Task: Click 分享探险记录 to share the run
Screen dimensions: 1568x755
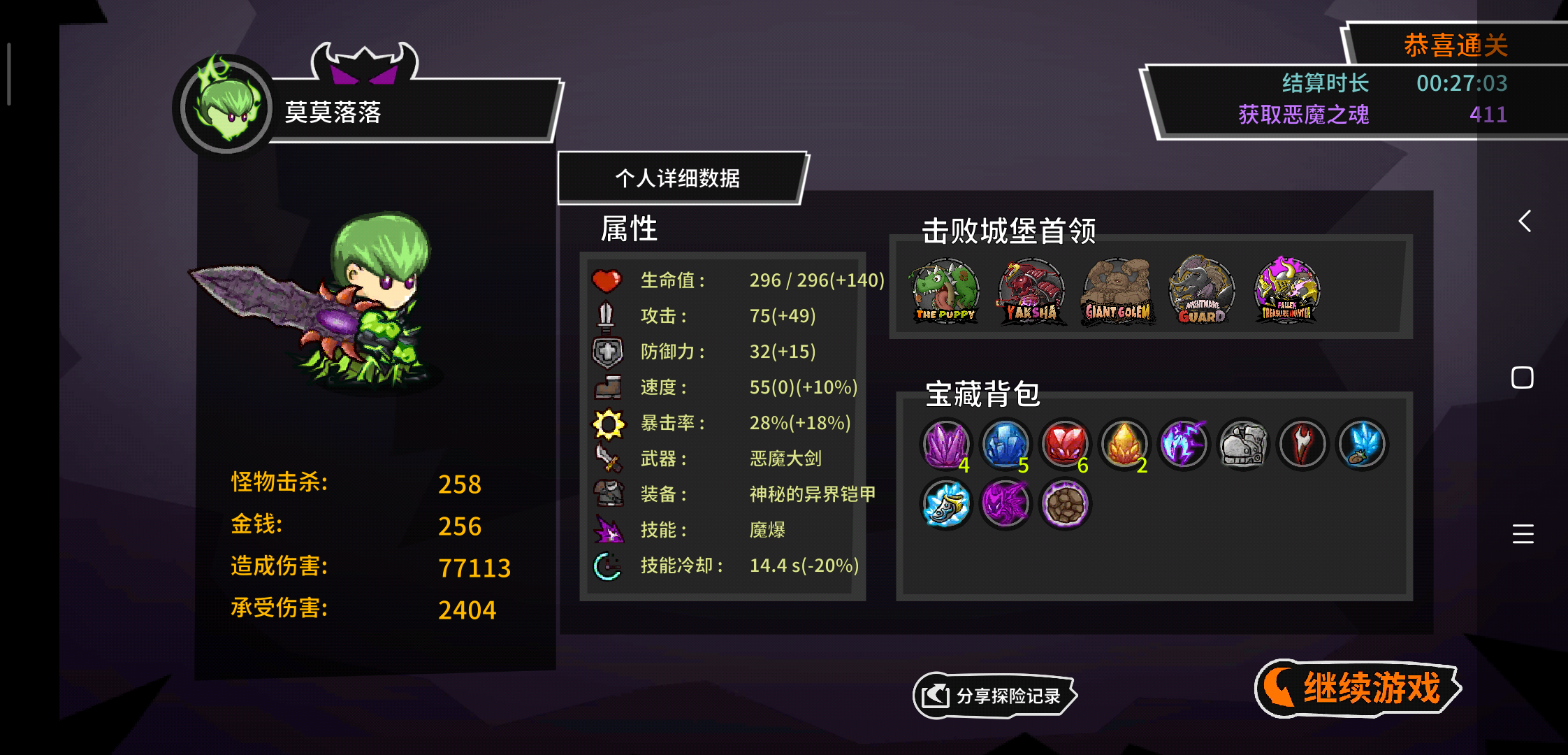Action: (995, 696)
